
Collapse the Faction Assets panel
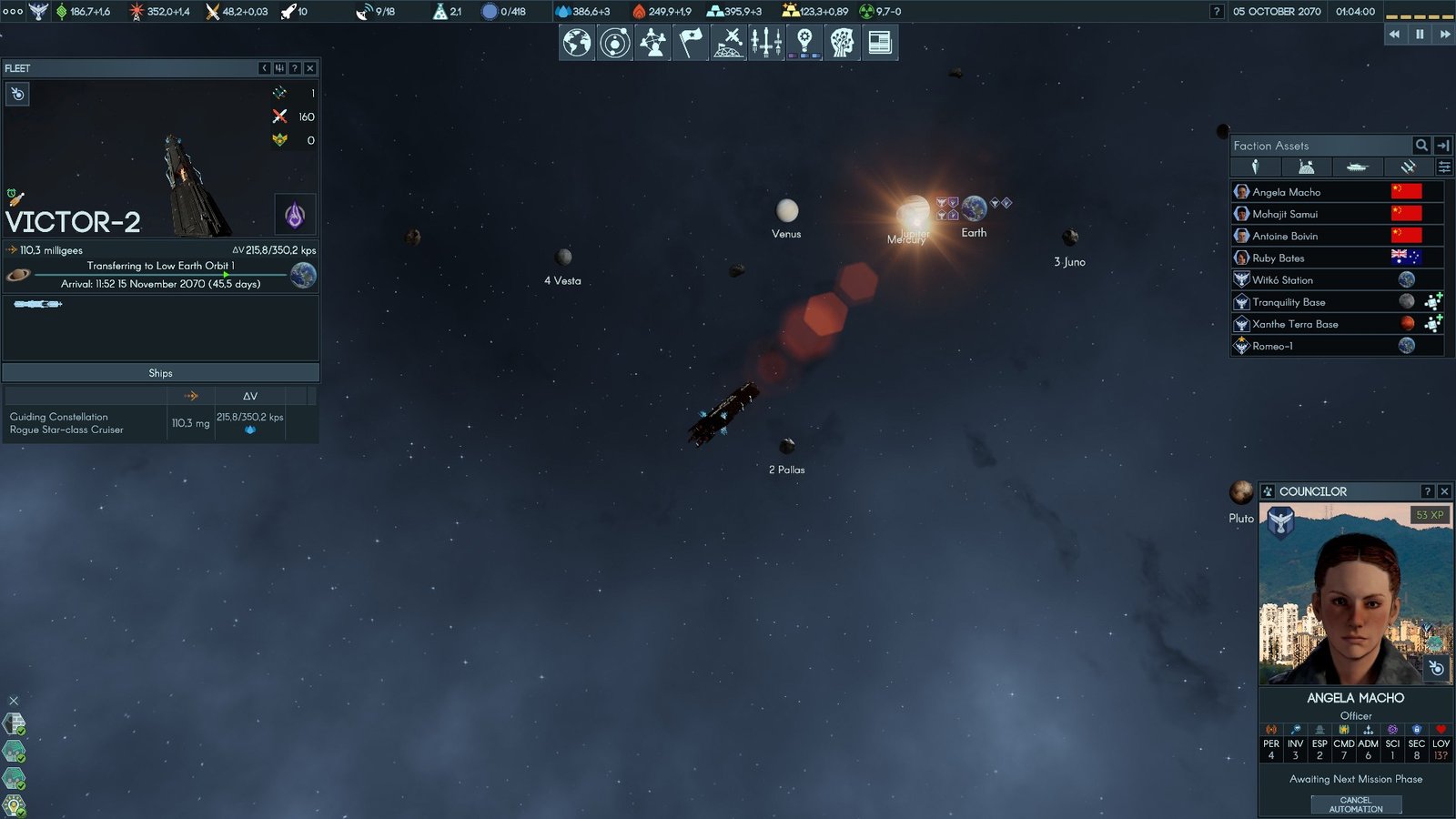click(x=1443, y=146)
